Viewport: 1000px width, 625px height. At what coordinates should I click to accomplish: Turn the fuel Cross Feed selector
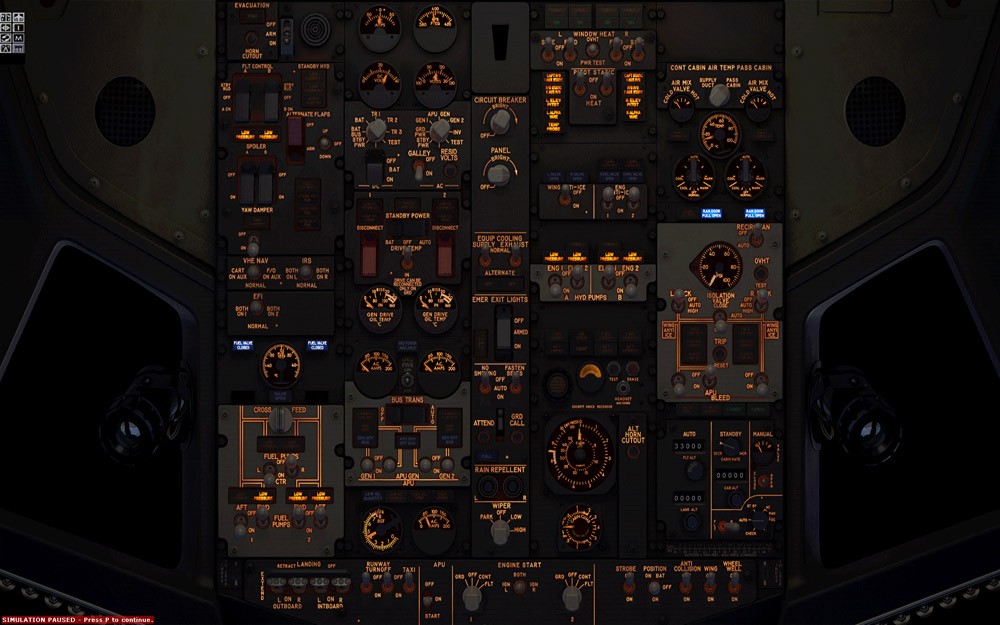[x=281, y=420]
